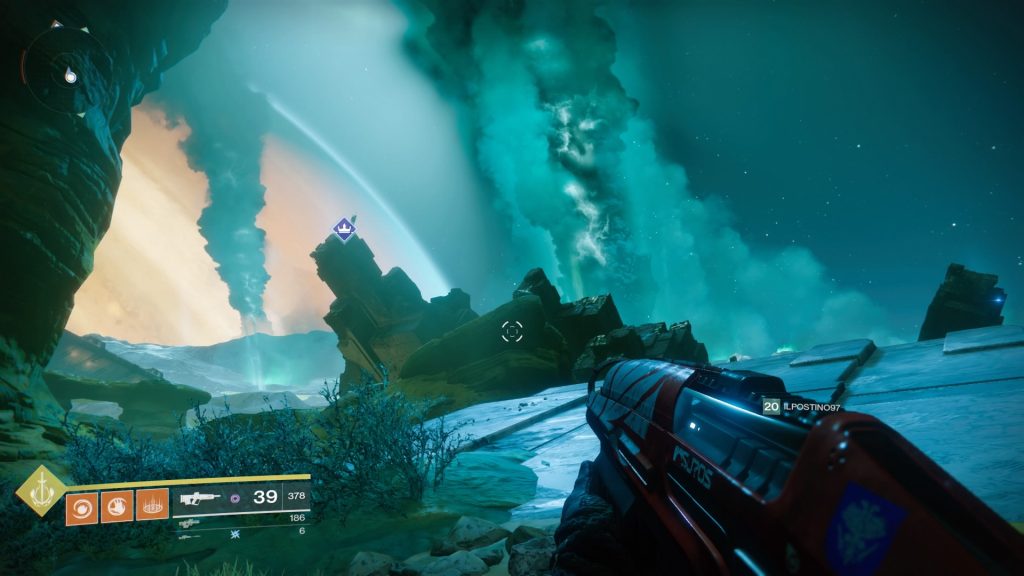The image size is (1024, 576).
Task: Activate the sword super ability diamond
Action: [41, 491]
